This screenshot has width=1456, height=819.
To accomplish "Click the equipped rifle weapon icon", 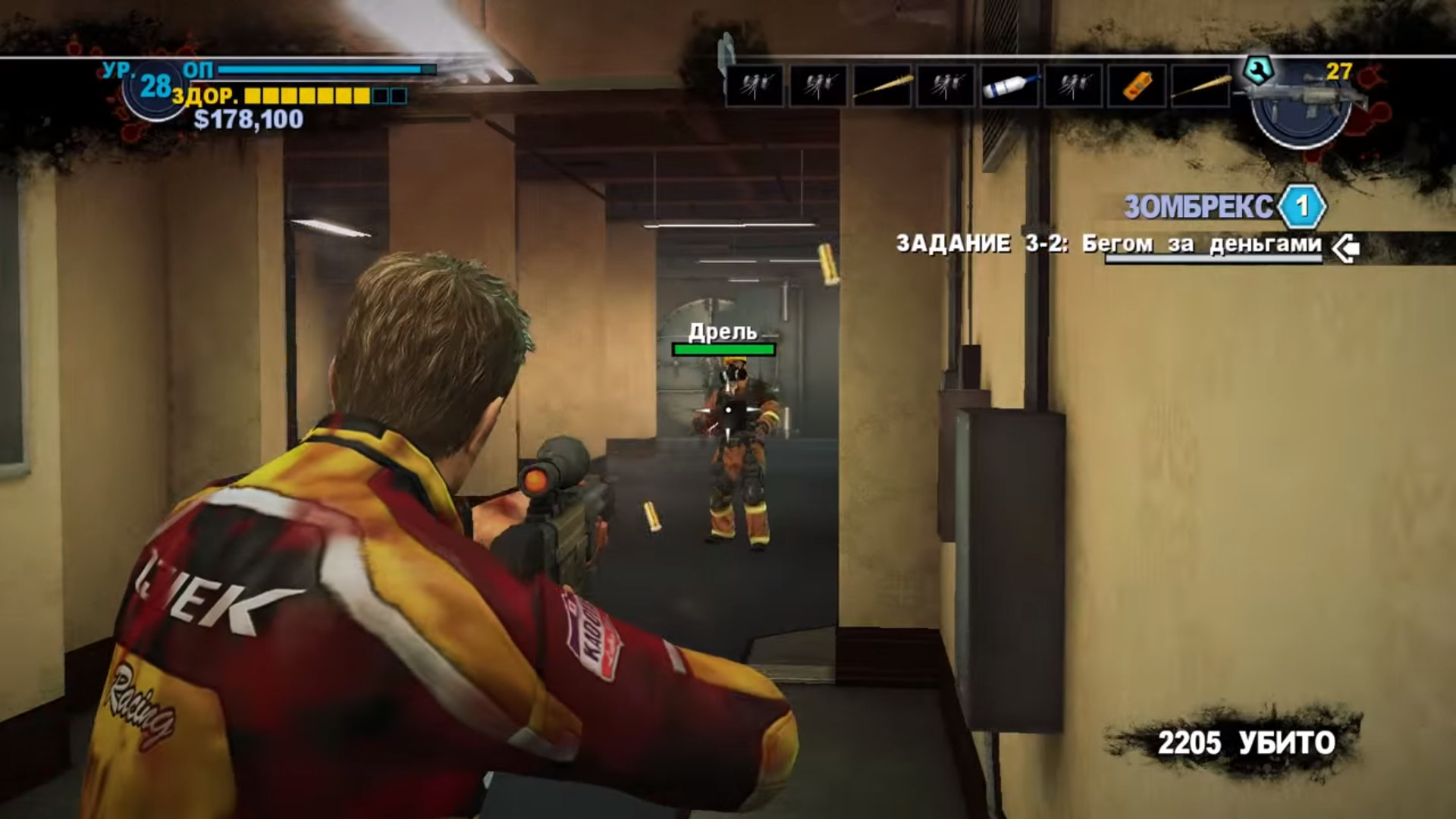I will pyautogui.click(x=1301, y=104).
